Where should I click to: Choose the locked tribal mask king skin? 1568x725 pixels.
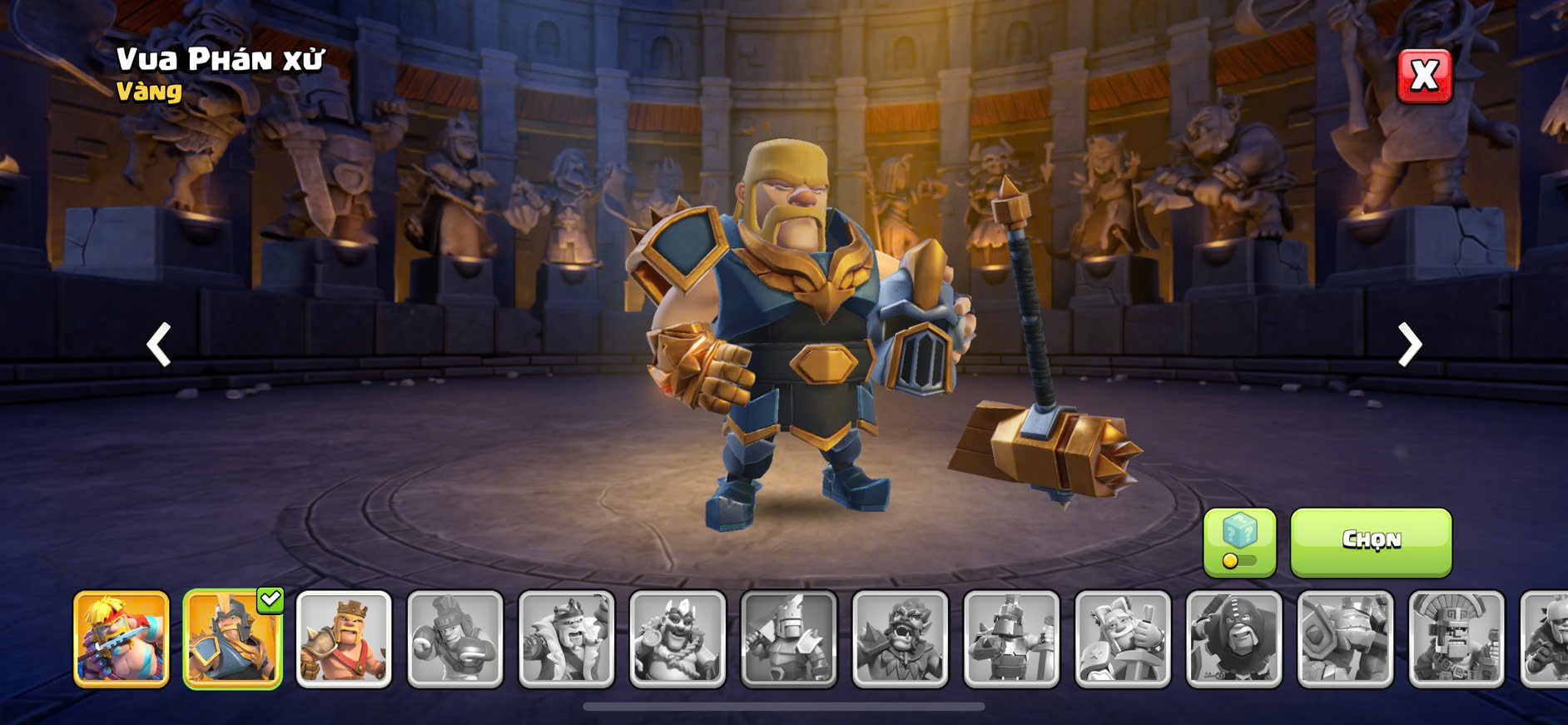[1456, 639]
